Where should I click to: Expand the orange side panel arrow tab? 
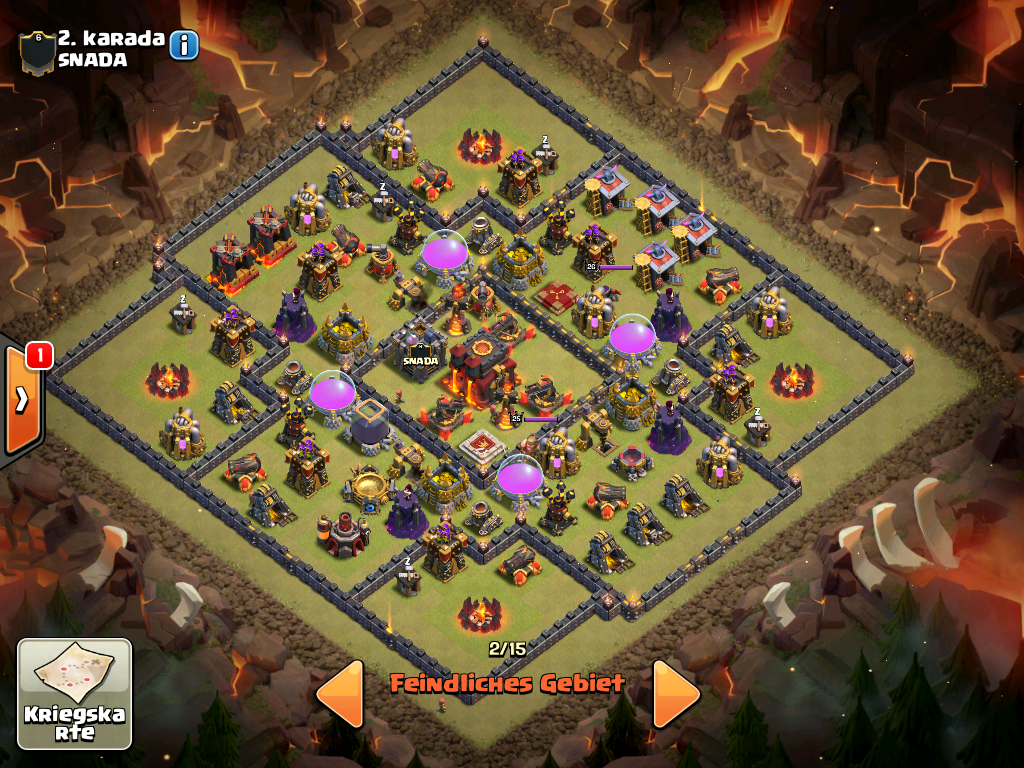tap(22, 400)
